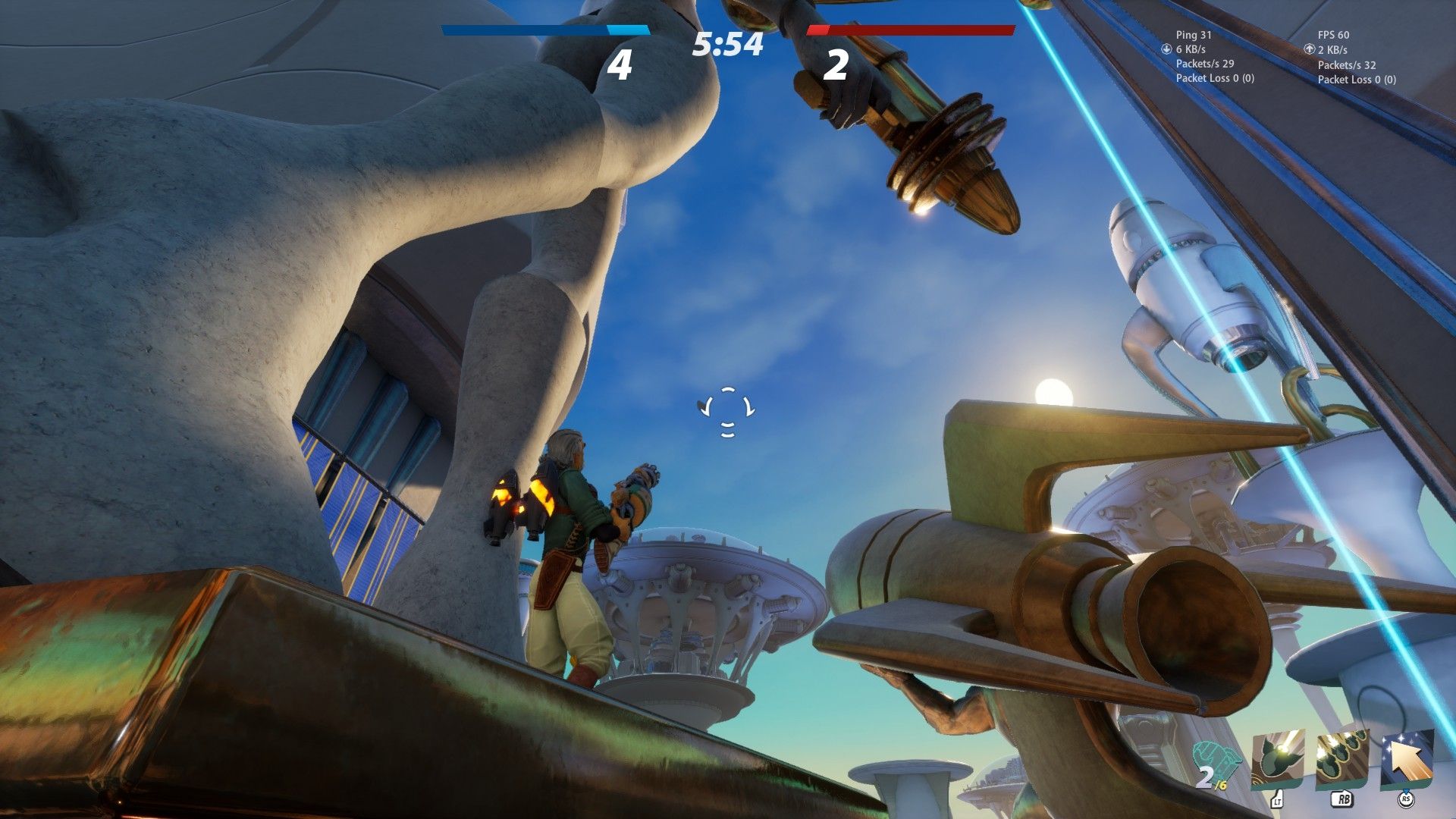Screen dimensions: 1456x819
Task: Click the Packets/s 29 stat text
Action: click(1205, 64)
